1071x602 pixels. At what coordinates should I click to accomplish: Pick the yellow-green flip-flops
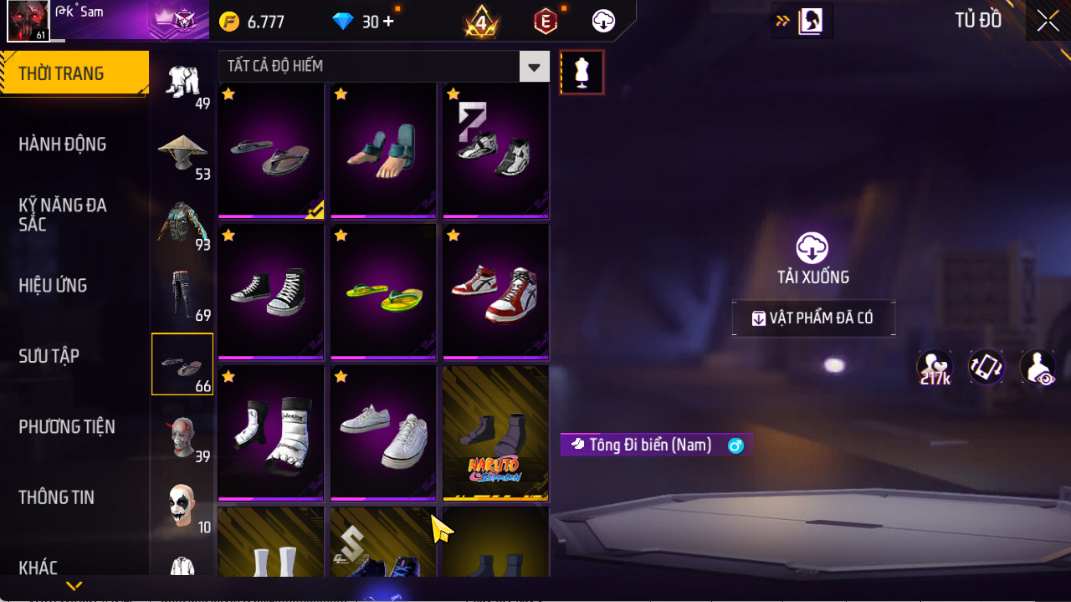(x=383, y=291)
